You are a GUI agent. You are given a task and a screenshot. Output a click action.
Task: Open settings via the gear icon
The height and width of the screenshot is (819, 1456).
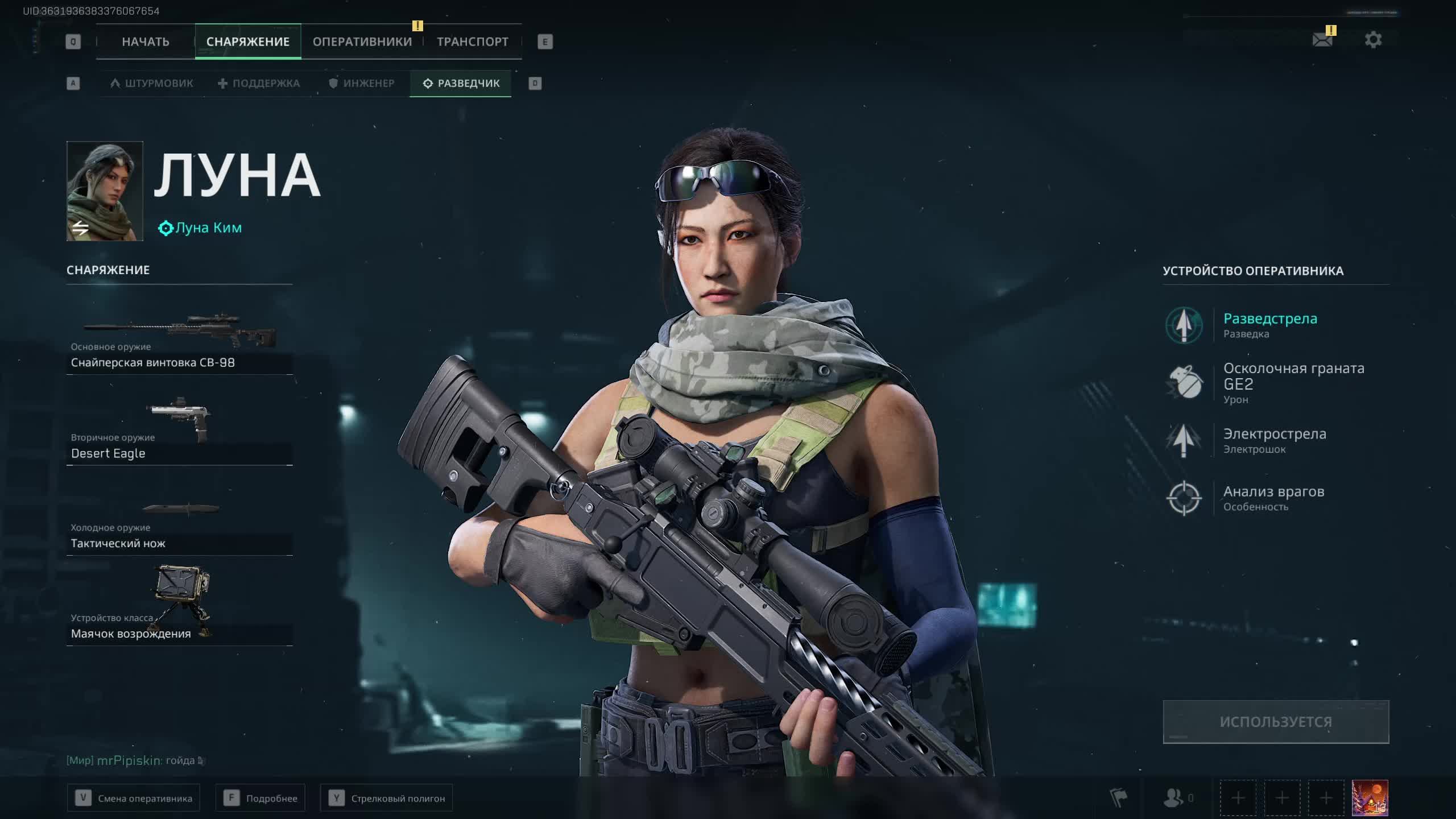[1373, 40]
